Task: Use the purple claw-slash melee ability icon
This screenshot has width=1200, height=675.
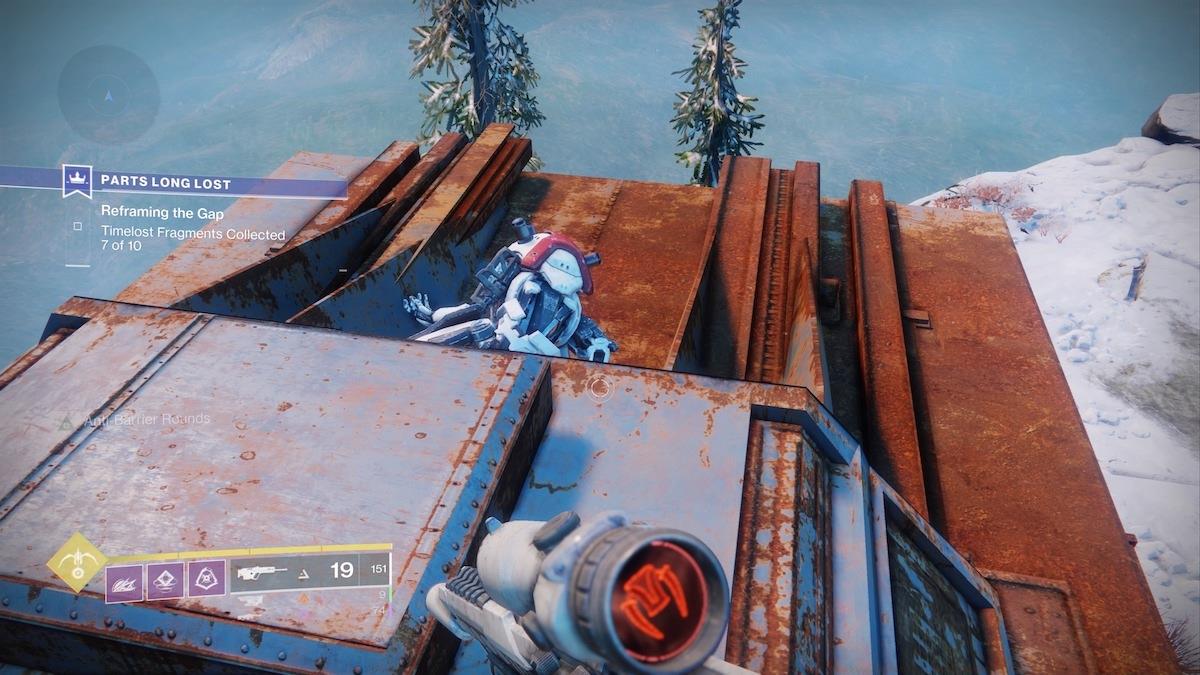Action: (x=125, y=582)
